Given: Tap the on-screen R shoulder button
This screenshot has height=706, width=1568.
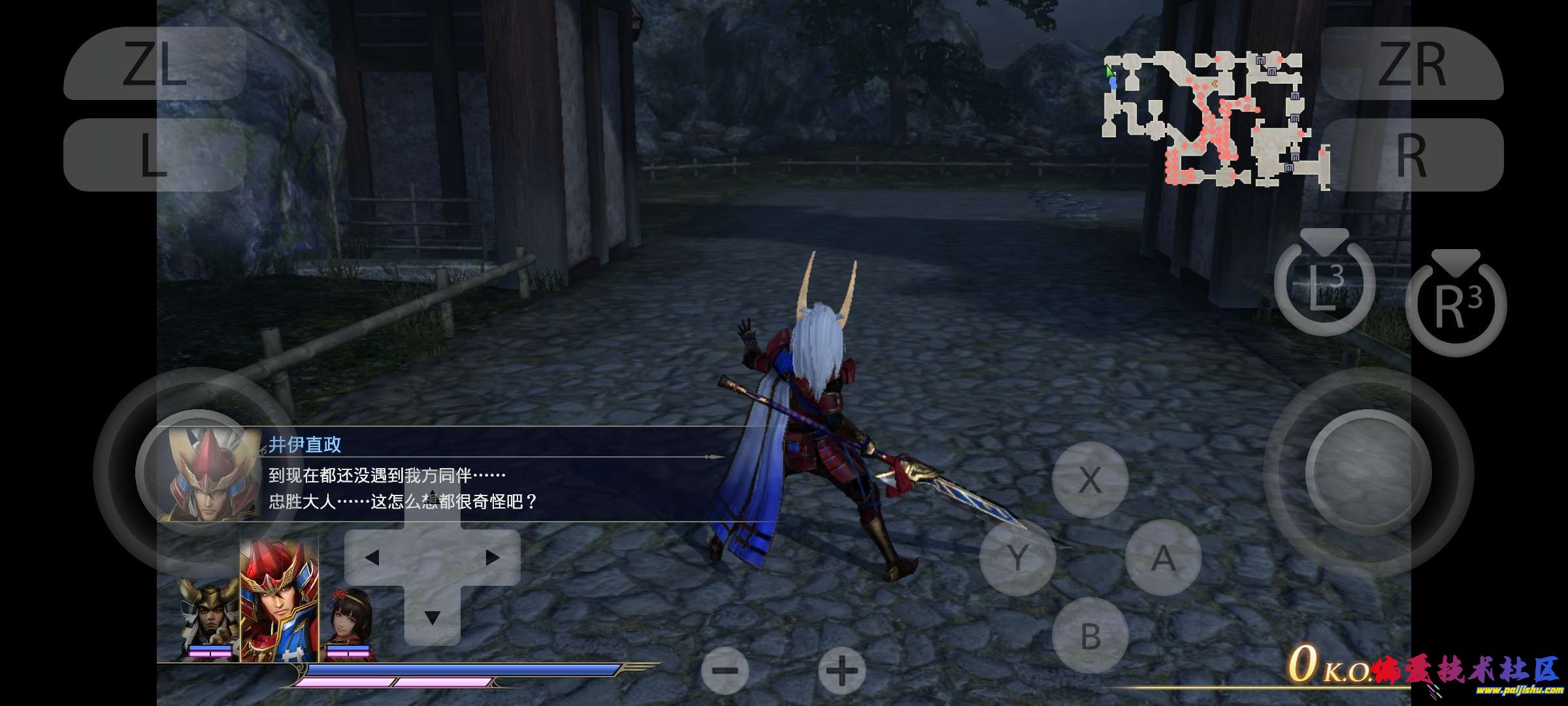Looking at the screenshot, I should coord(1412,155).
